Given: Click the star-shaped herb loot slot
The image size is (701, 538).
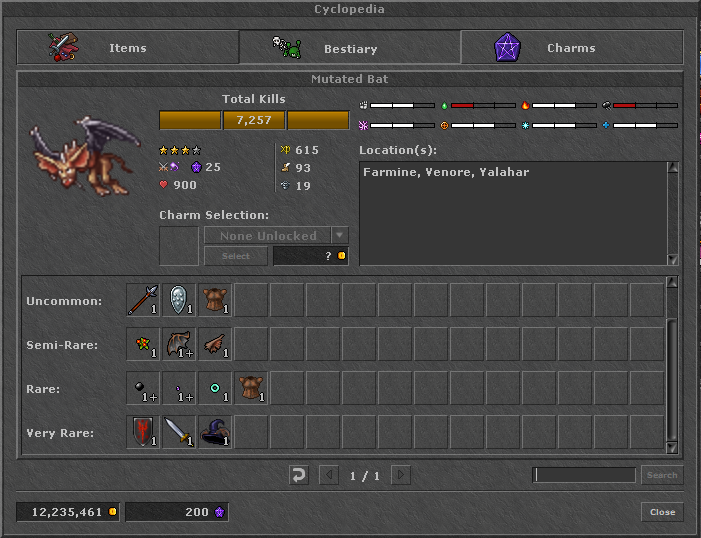Looking at the screenshot, I should pos(143,344).
